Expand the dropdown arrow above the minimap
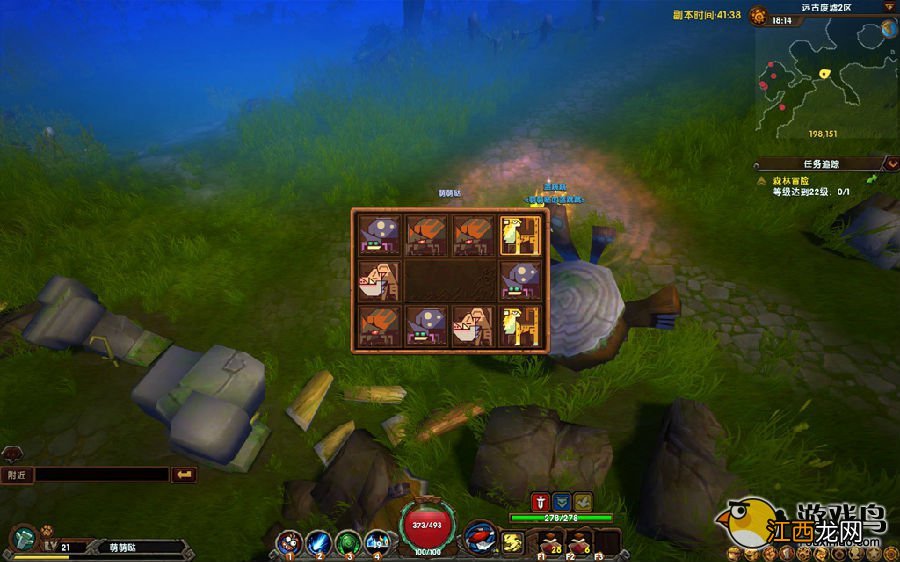This screenshot has height=562, width=900. [888, 7]
